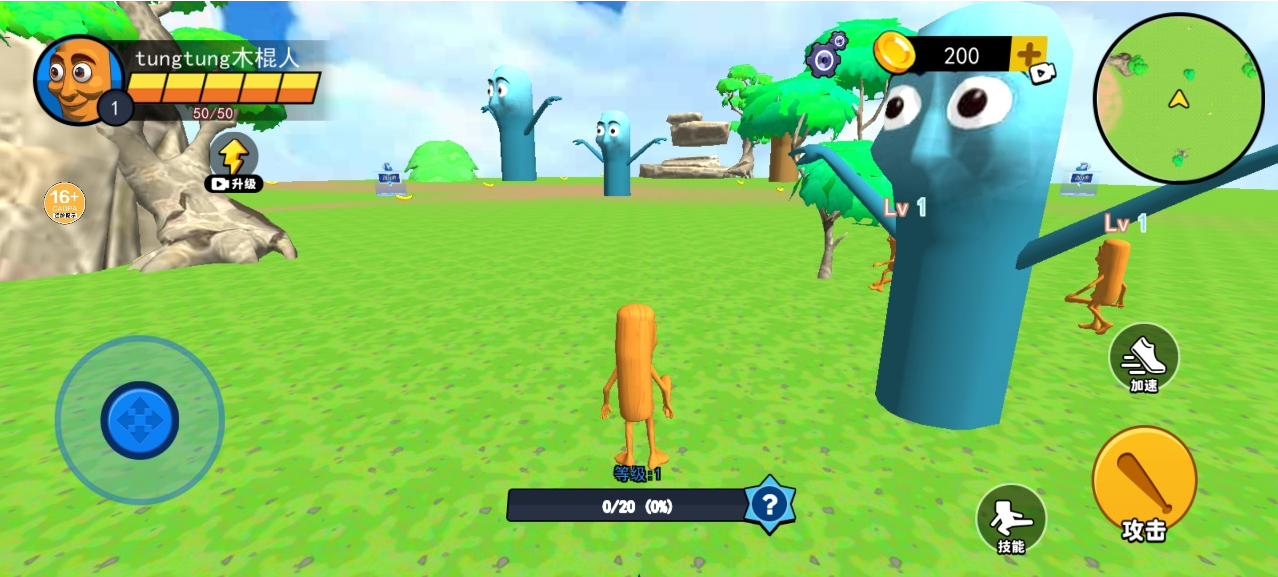The image size is (1278, 577).
Task: Use the 加速 speed boost shoe button
Action: (x=1144, y=357)
